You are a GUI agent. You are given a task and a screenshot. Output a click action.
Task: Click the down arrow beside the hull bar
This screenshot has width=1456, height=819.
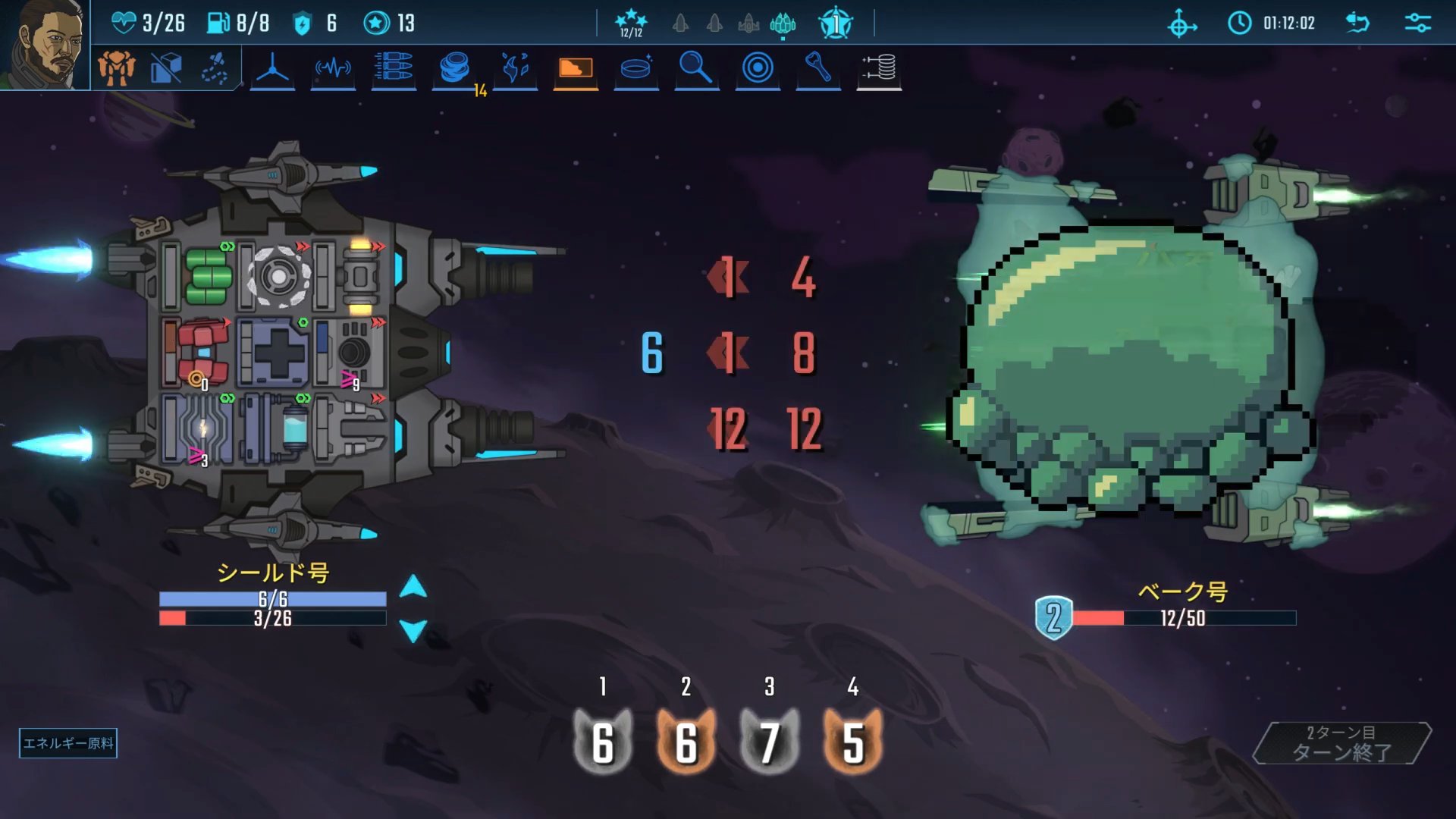point(413,631)
